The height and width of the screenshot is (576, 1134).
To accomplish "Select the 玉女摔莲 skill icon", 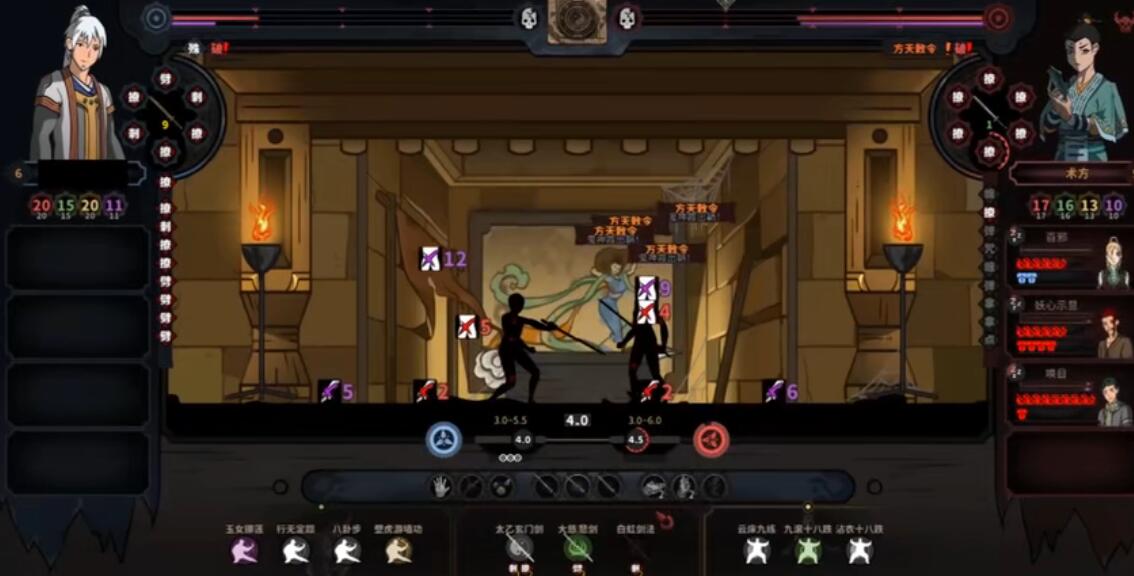I will click(x=244, y=549).
